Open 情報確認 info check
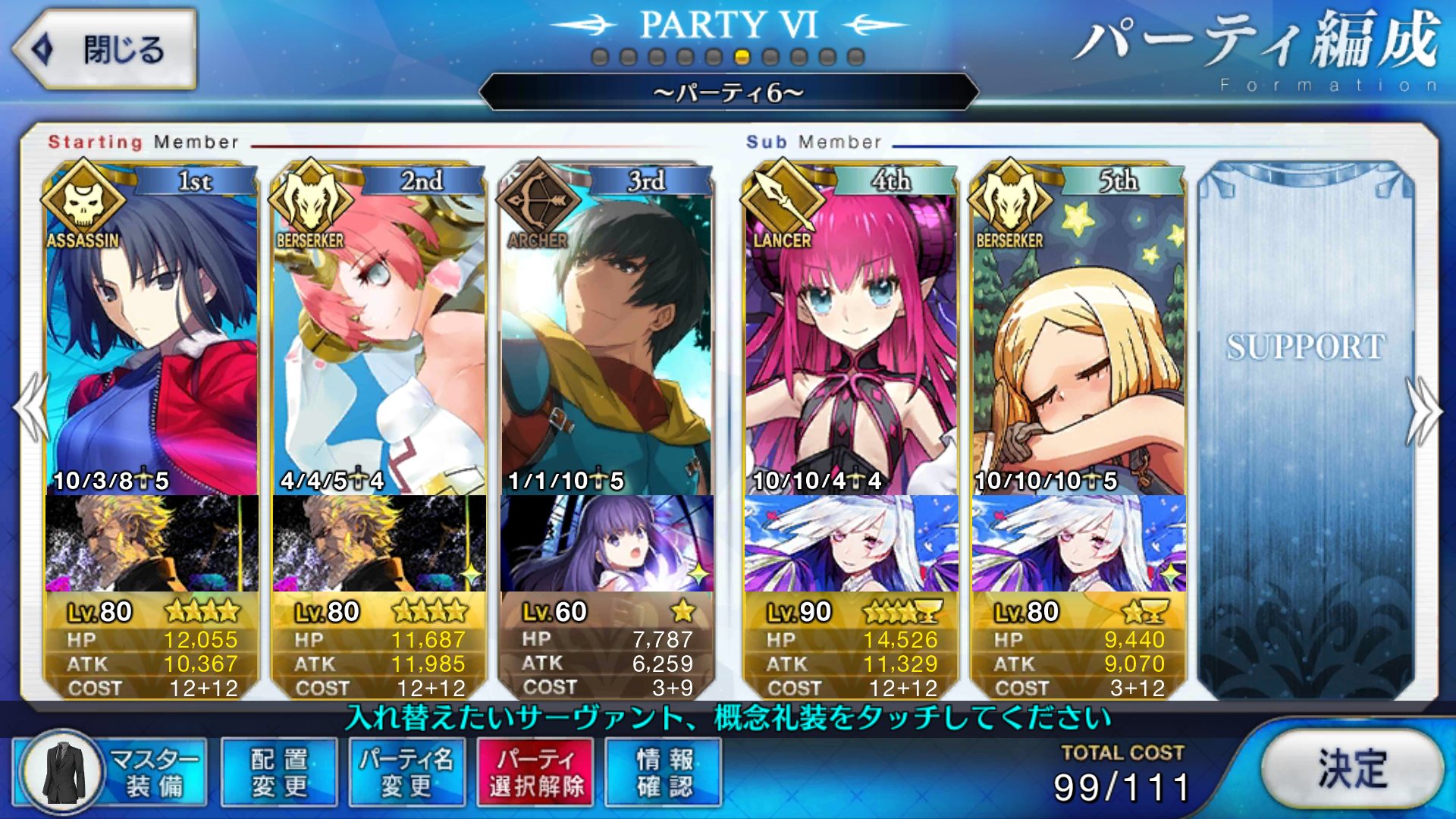The image size is (1456, 819). (664, 772)
